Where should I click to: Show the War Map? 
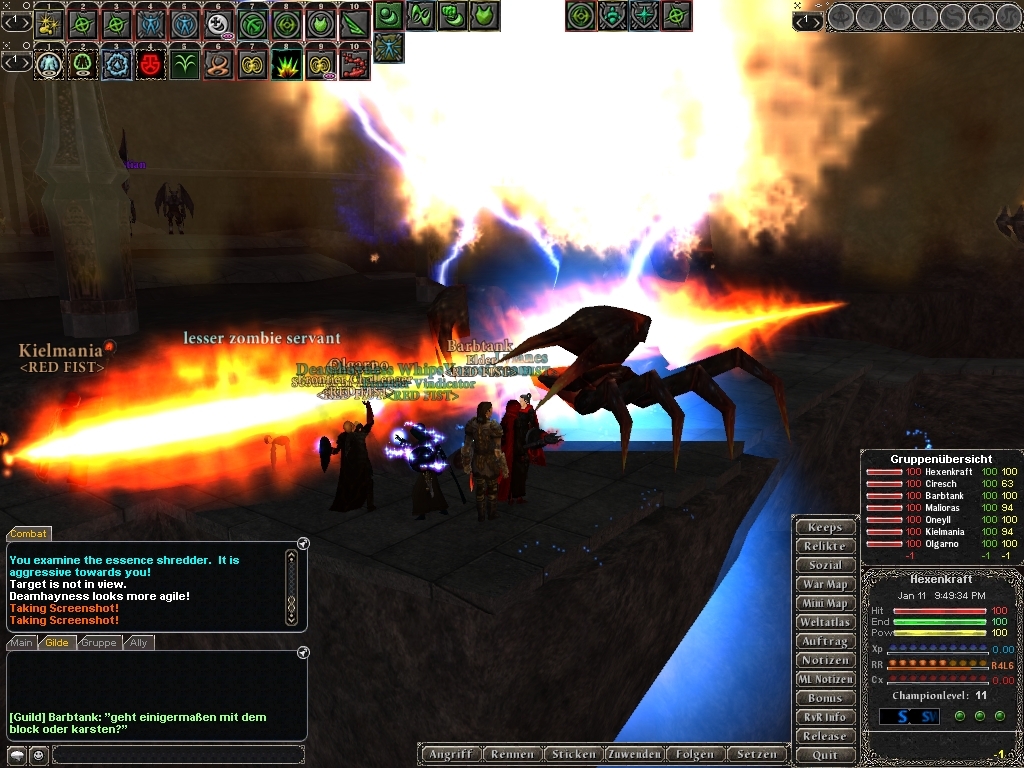click(825, 584)
